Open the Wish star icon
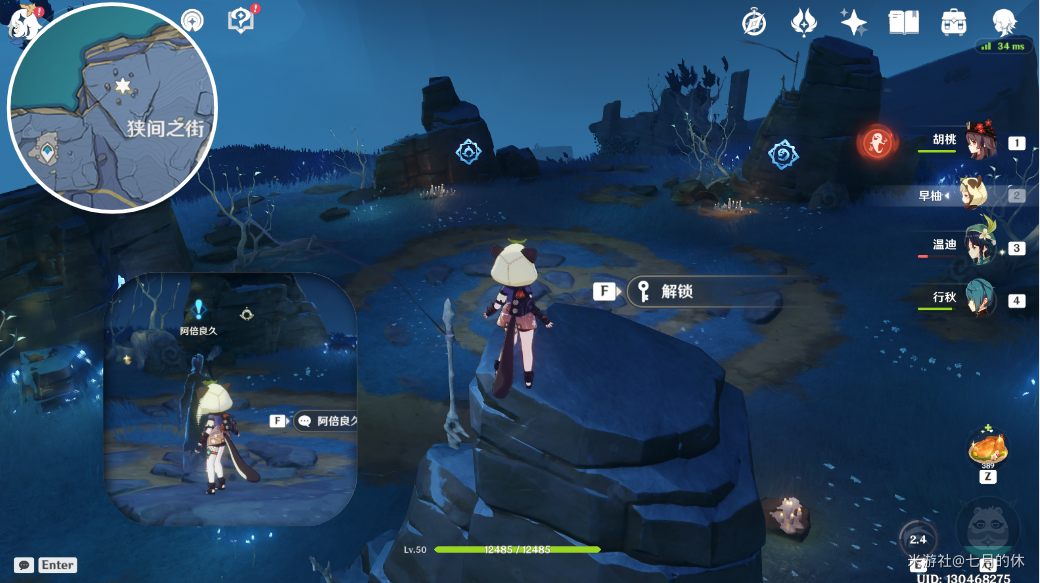Image resolution: width=1040 pixels, height=583 pixels. 854,22
